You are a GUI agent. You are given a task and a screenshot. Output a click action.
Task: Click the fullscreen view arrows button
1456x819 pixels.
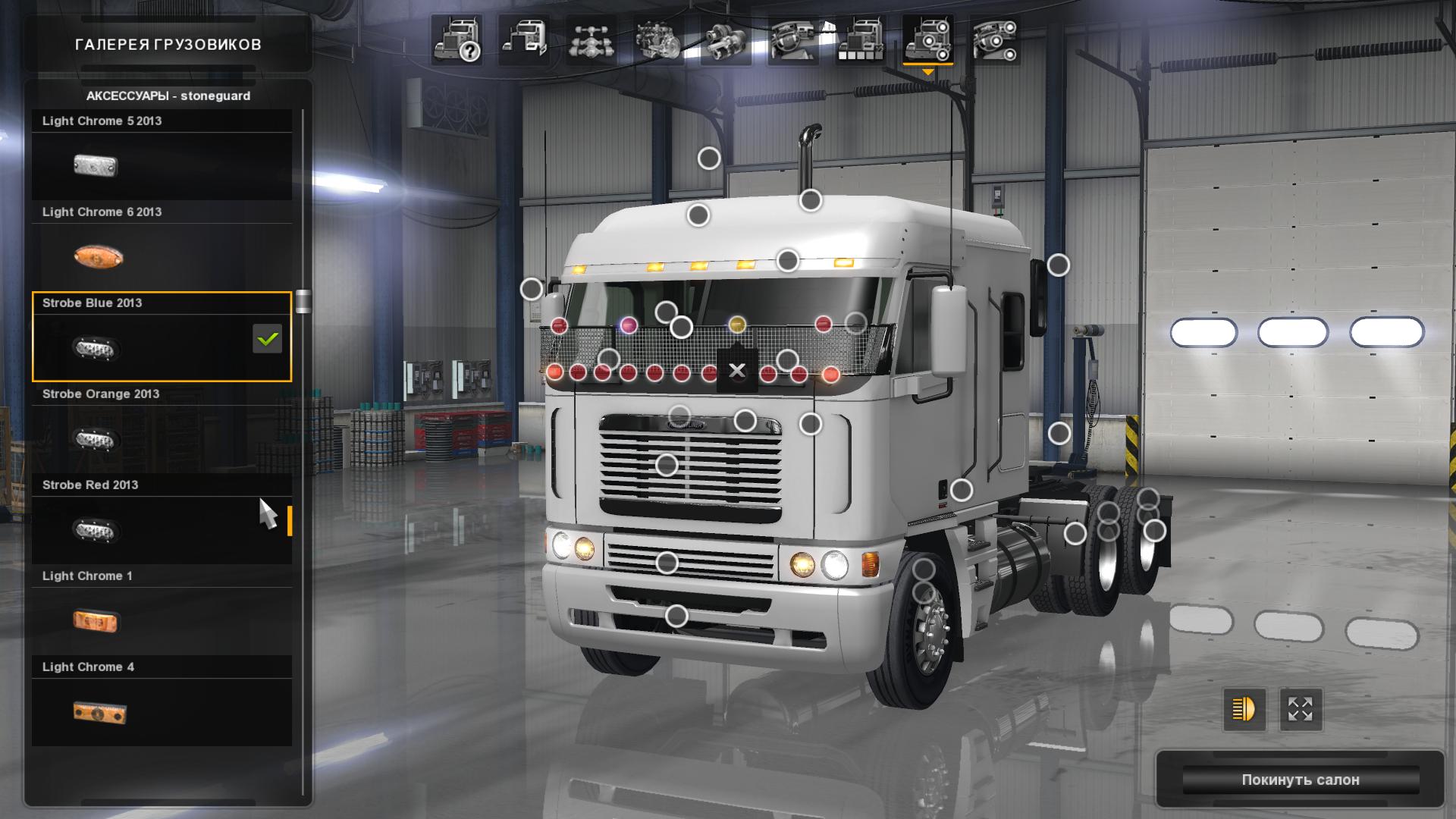[x=1300, y=709]
